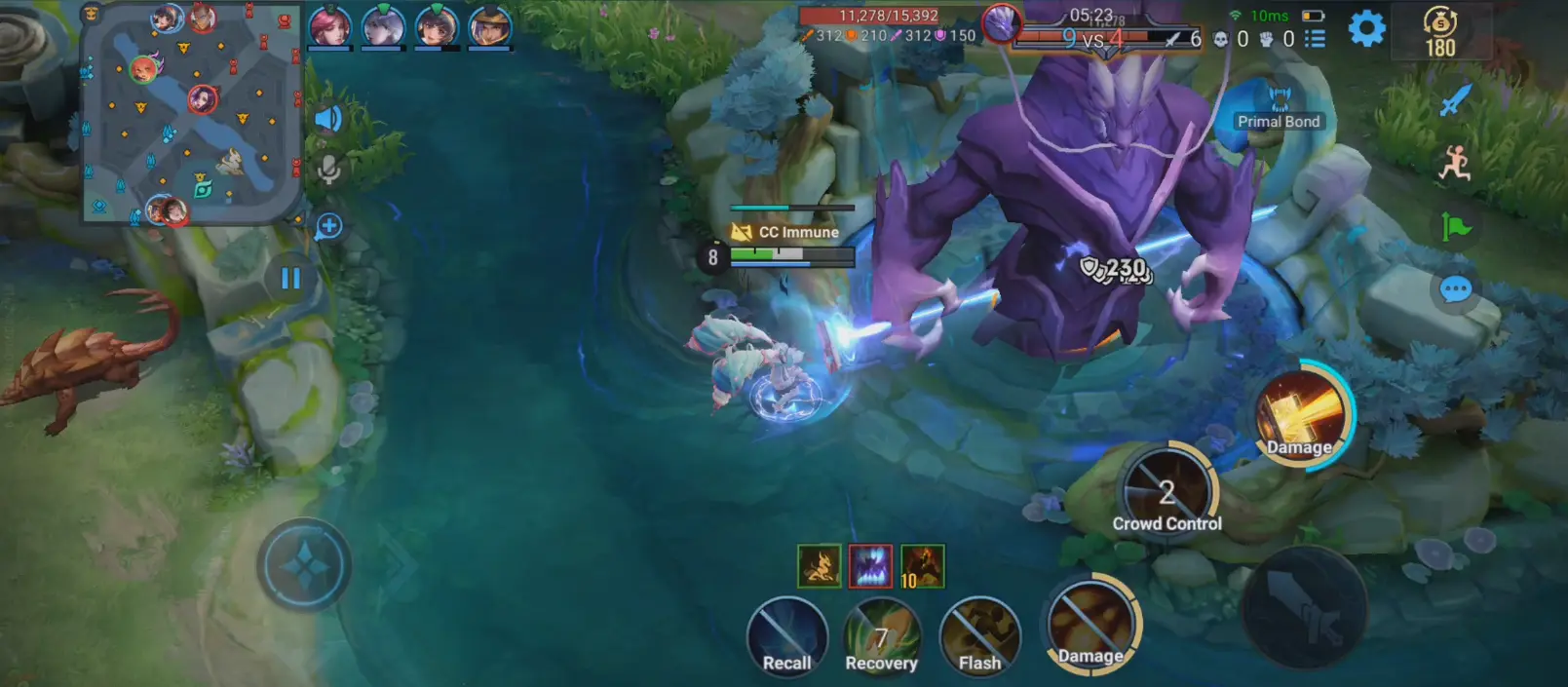Image resolution: width=1568 pixels, height=687 pixels.
Task: Open the quick chat speech bubble
Action: point(1455,289)
